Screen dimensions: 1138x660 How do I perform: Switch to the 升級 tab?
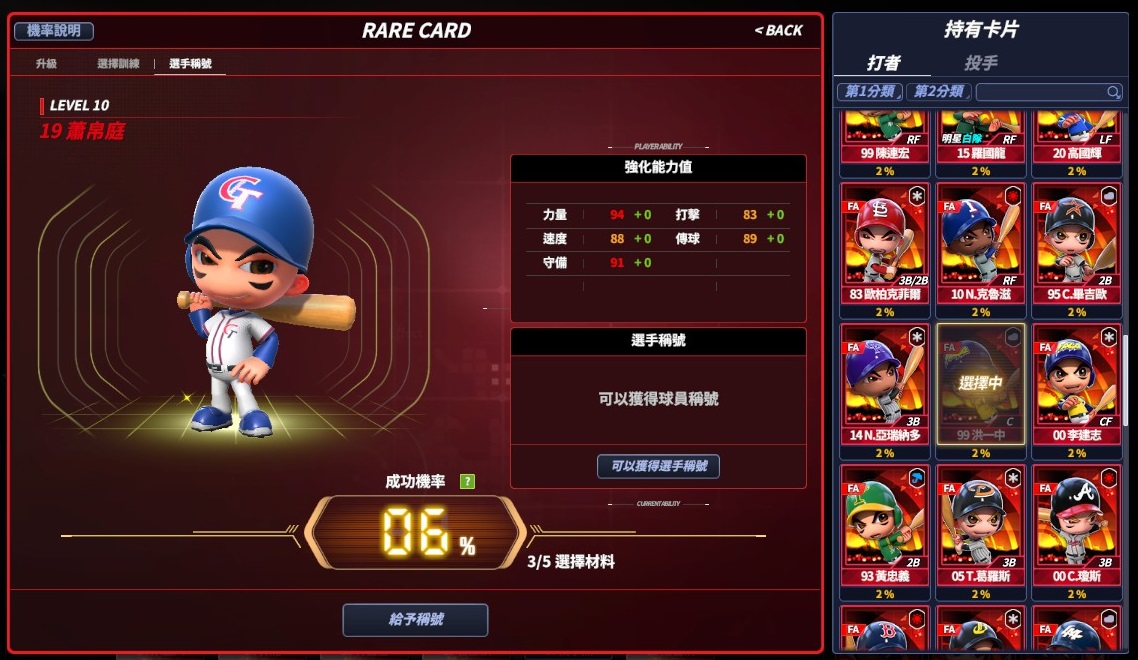[47, 64]
